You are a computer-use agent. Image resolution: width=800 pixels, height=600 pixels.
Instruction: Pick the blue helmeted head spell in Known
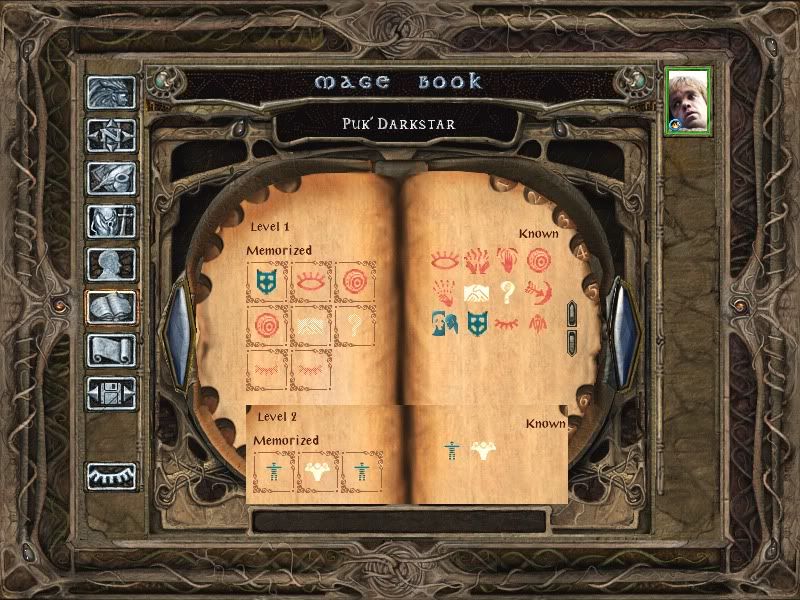445,322
